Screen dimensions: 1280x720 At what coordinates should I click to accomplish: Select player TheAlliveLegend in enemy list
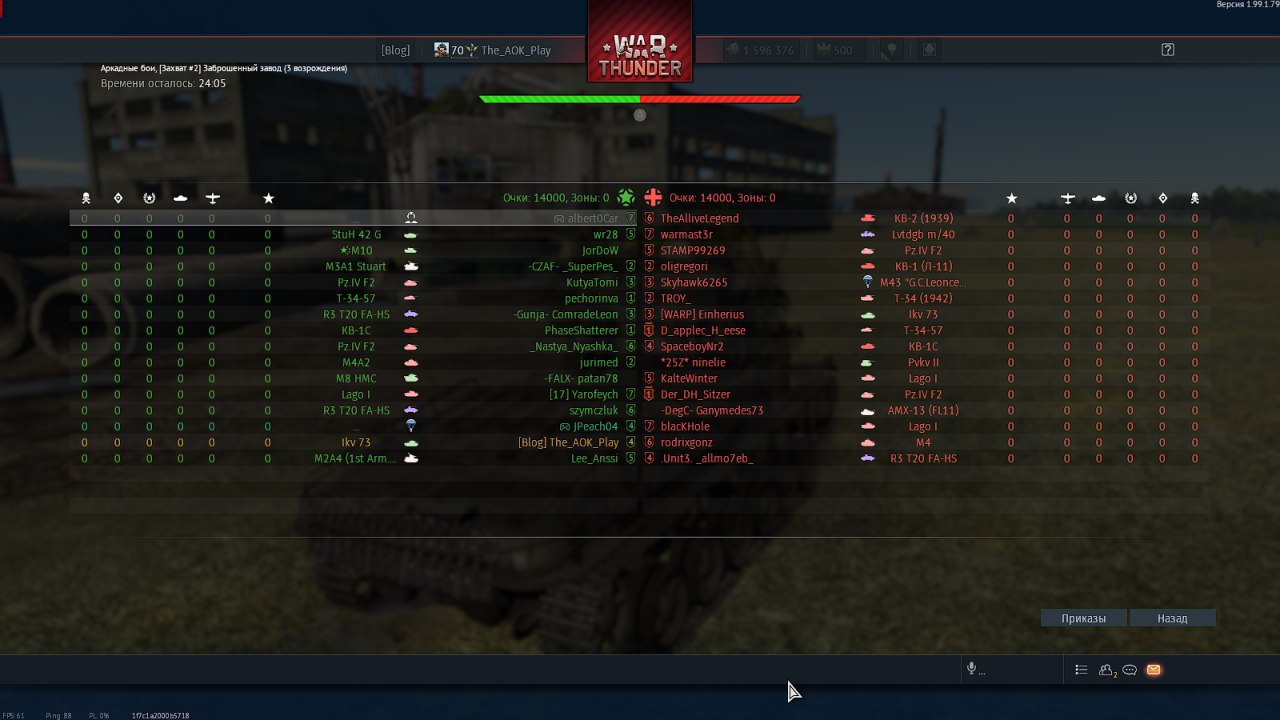click(699, 218)
